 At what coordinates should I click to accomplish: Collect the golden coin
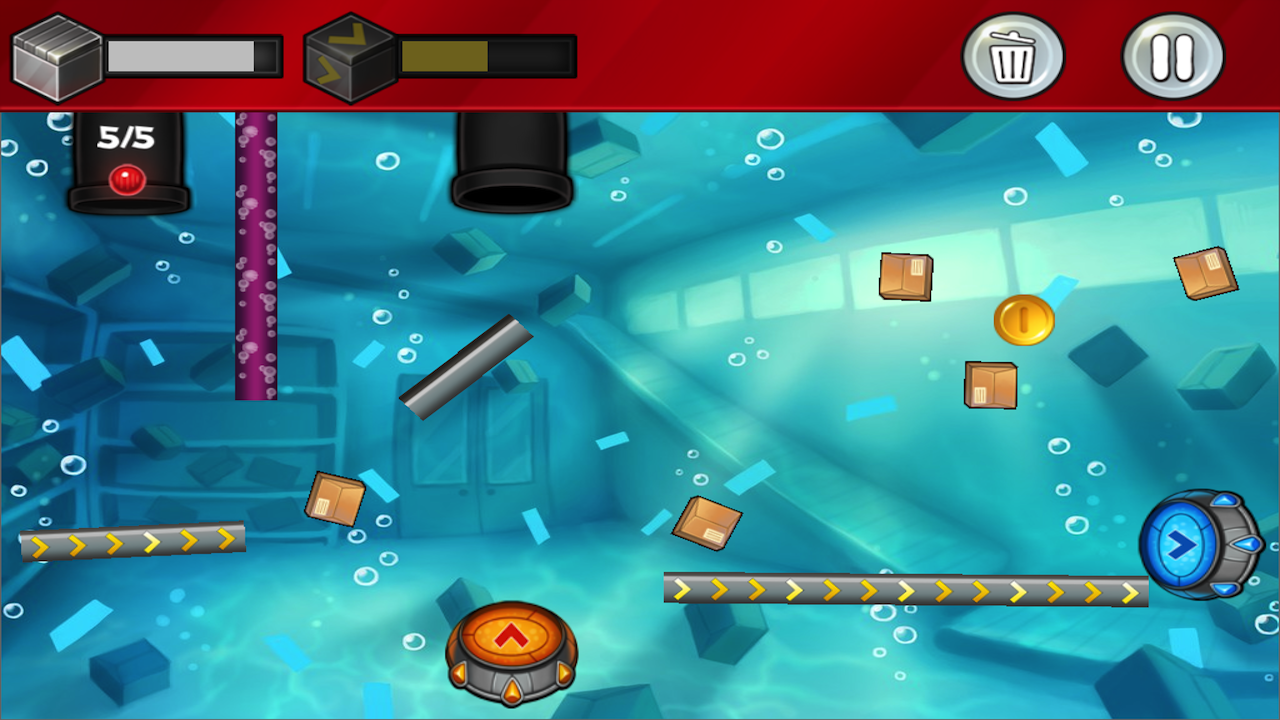(x=1025, y=320)
